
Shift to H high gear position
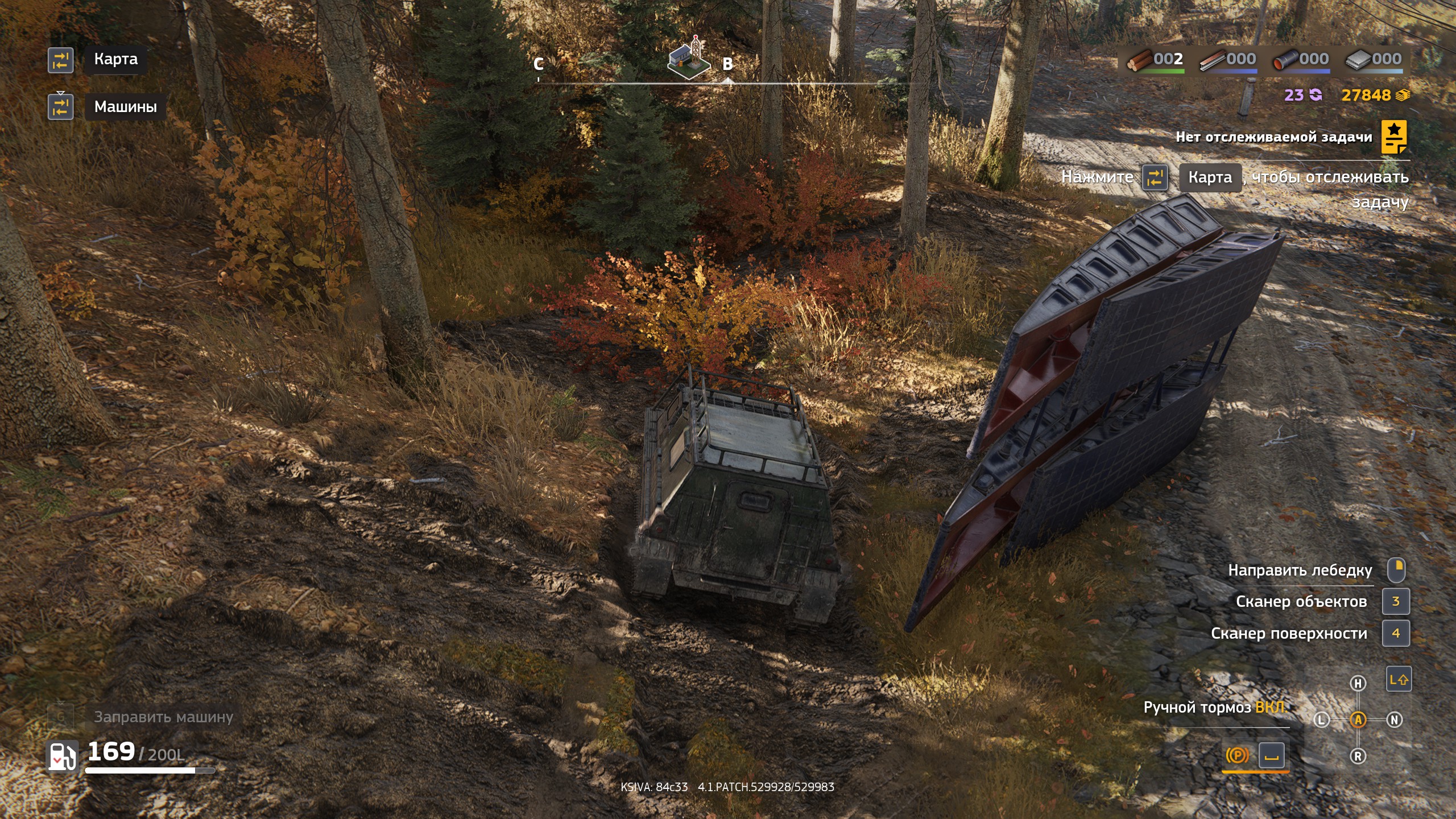pos(1358,683)
